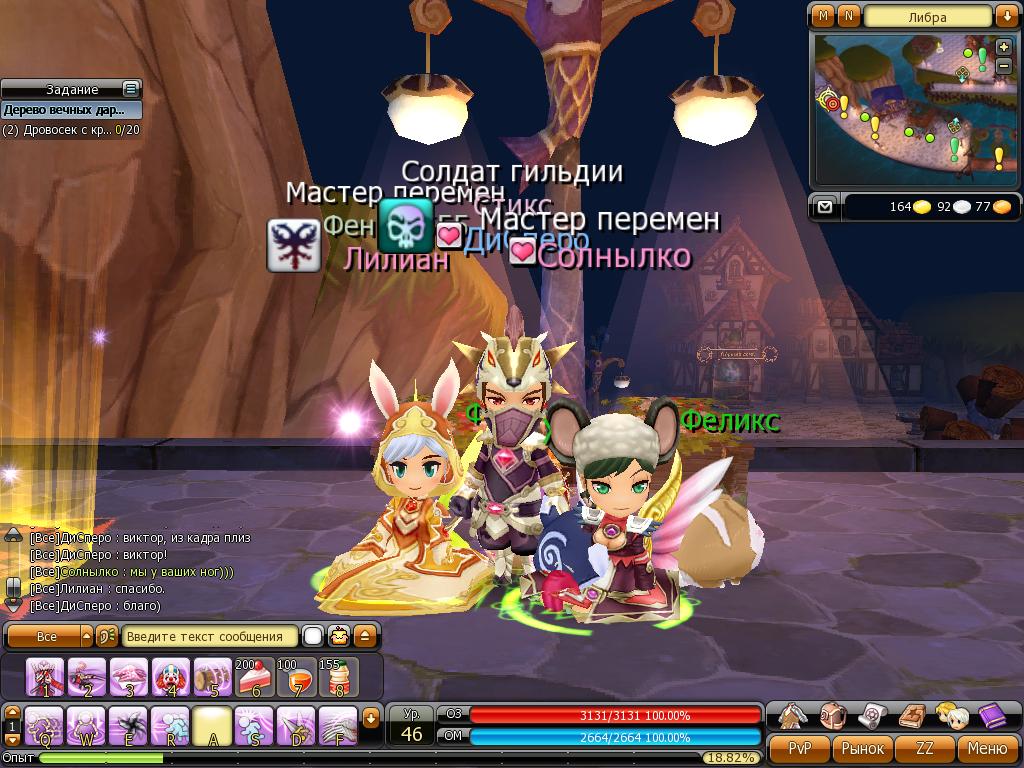Collapse the minimap with the arrow button

pos(1005,16)
